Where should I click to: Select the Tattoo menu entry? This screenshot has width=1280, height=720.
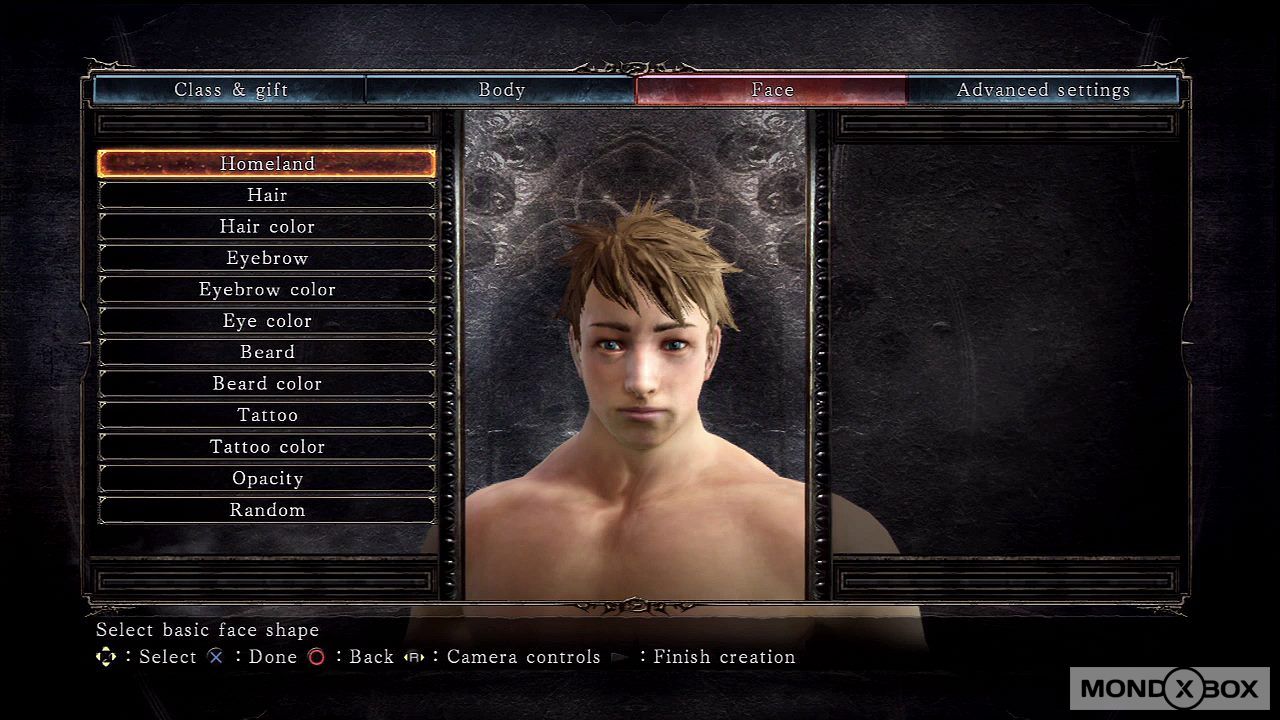(267, 415)
